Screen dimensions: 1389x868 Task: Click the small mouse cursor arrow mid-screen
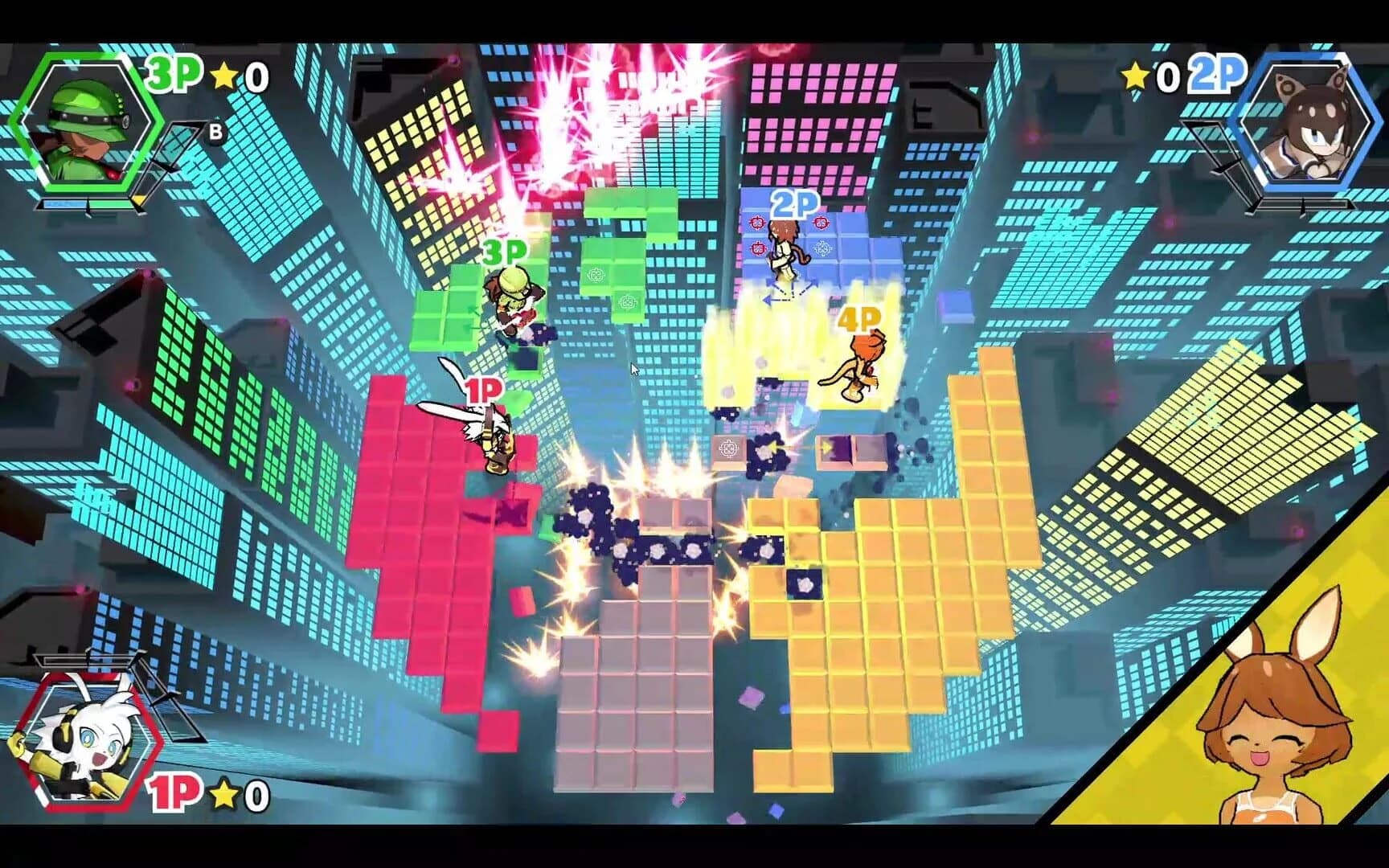[x=633, y=368]
